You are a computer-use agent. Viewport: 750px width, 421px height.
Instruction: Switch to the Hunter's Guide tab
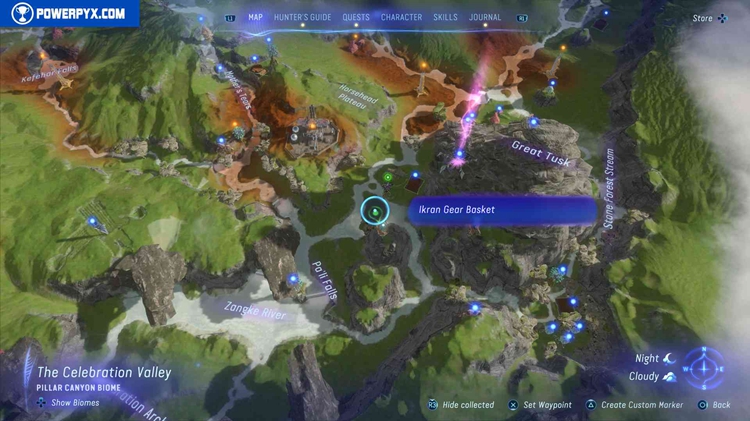pyautogui.click(x=303, y=17)
